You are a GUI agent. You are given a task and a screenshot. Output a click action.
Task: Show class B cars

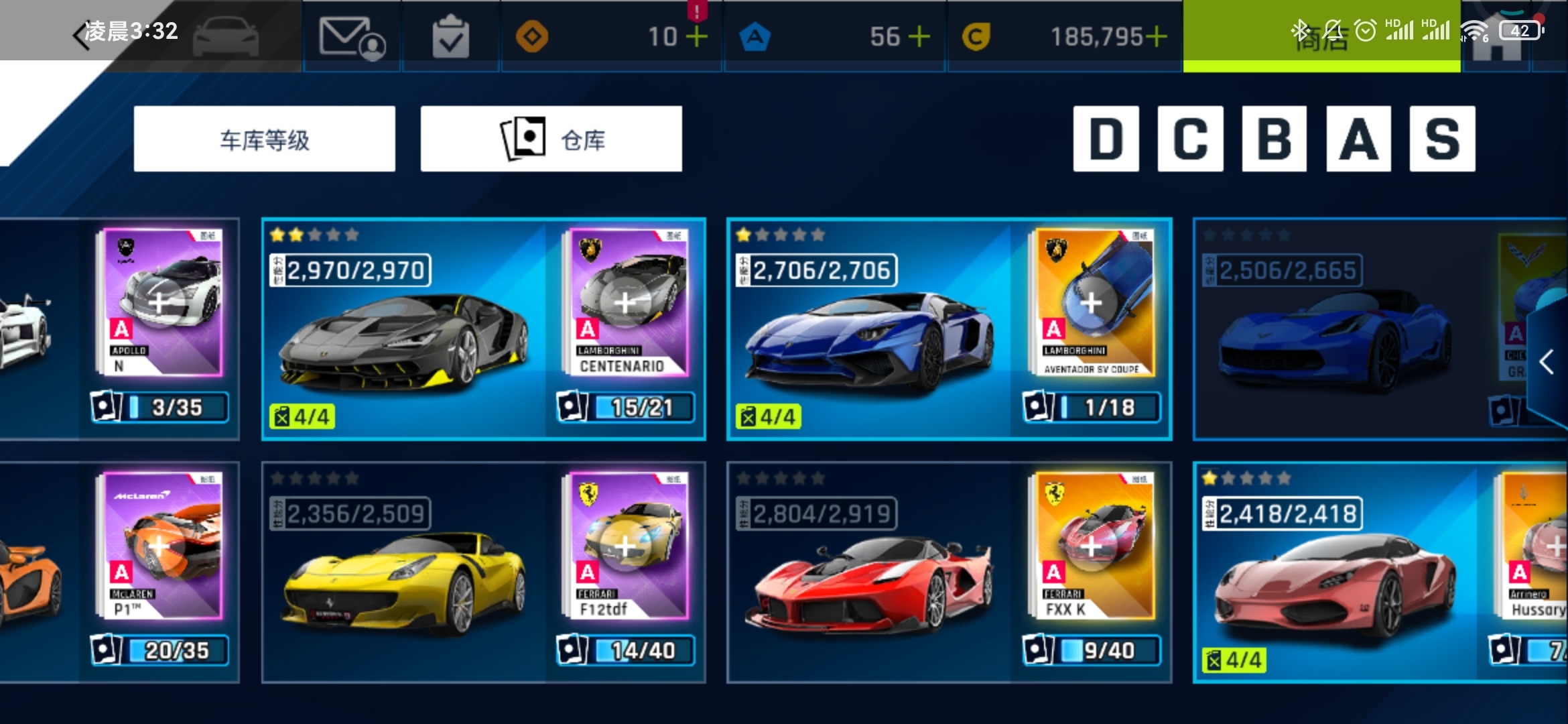point(1274,139)
